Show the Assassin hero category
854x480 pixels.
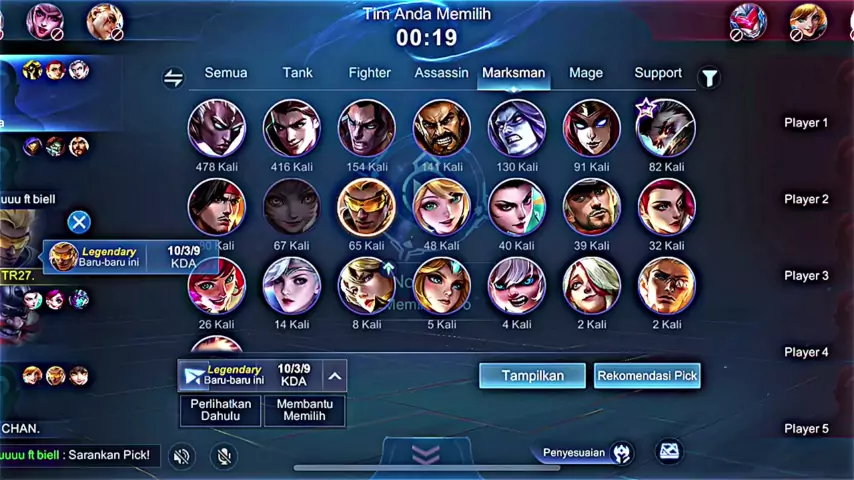tap(441, 73)
